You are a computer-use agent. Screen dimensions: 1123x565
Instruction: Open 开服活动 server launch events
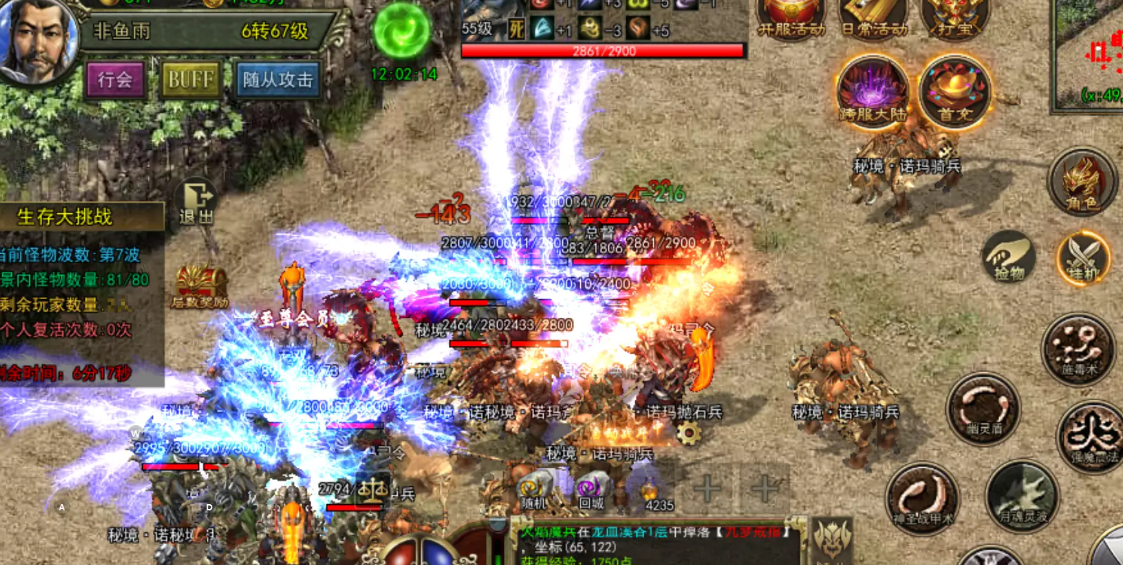click(791, 17)
